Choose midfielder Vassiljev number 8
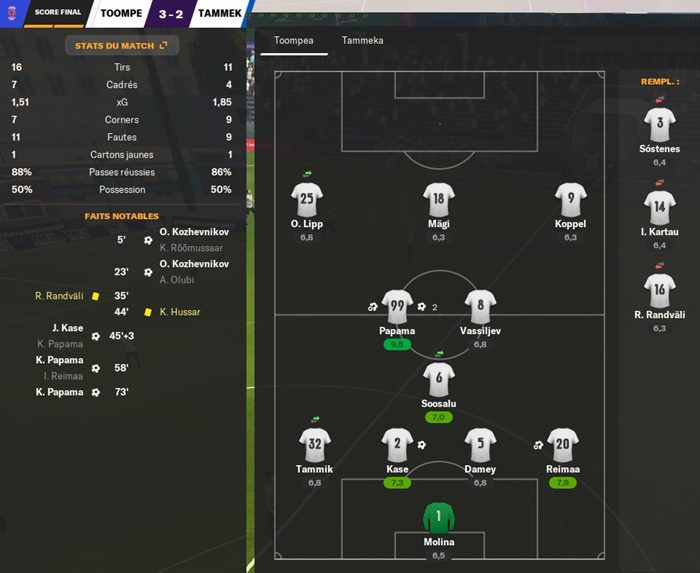Screen dimensions: 700x573 coord(480,308)
